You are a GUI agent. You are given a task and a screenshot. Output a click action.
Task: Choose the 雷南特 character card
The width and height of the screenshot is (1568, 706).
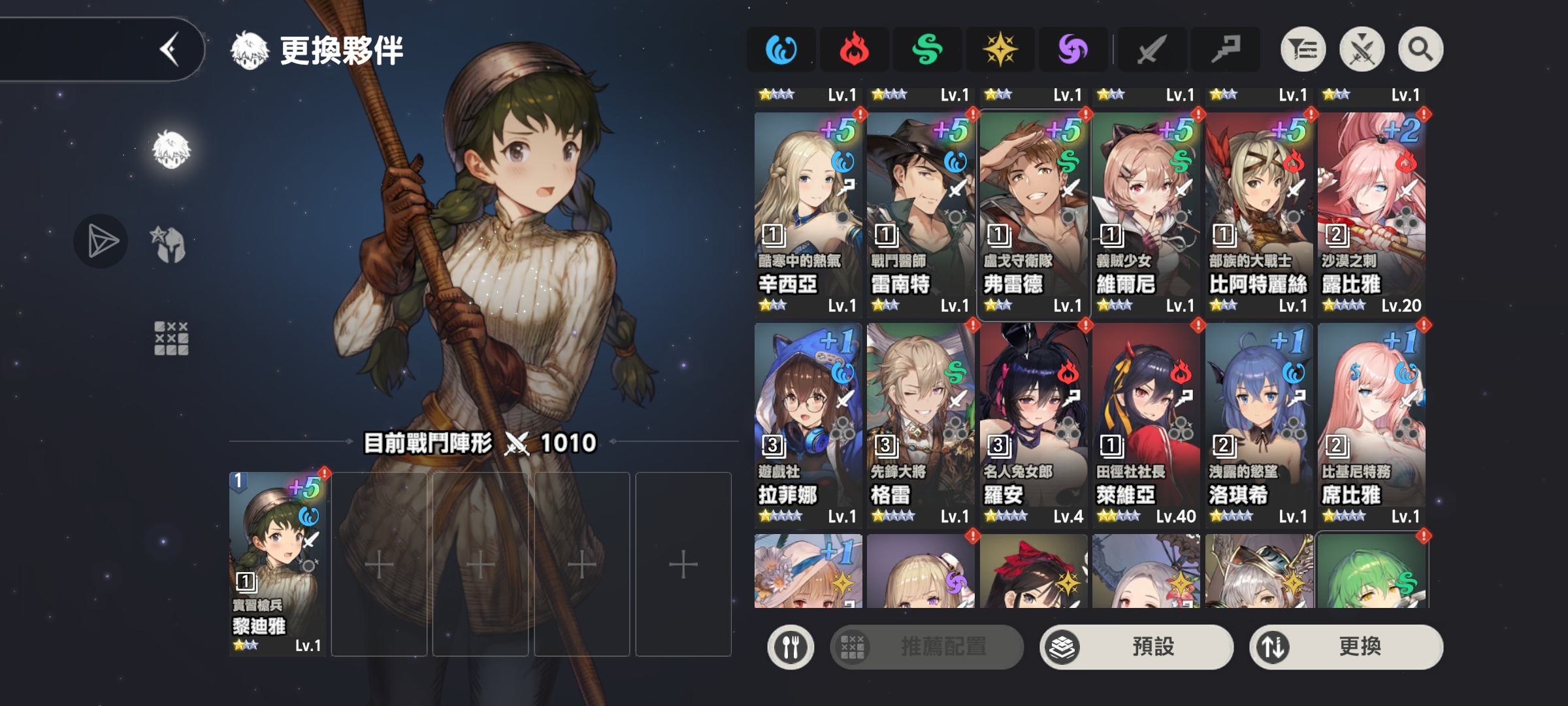pyautogui.click(x=921, y=214)
